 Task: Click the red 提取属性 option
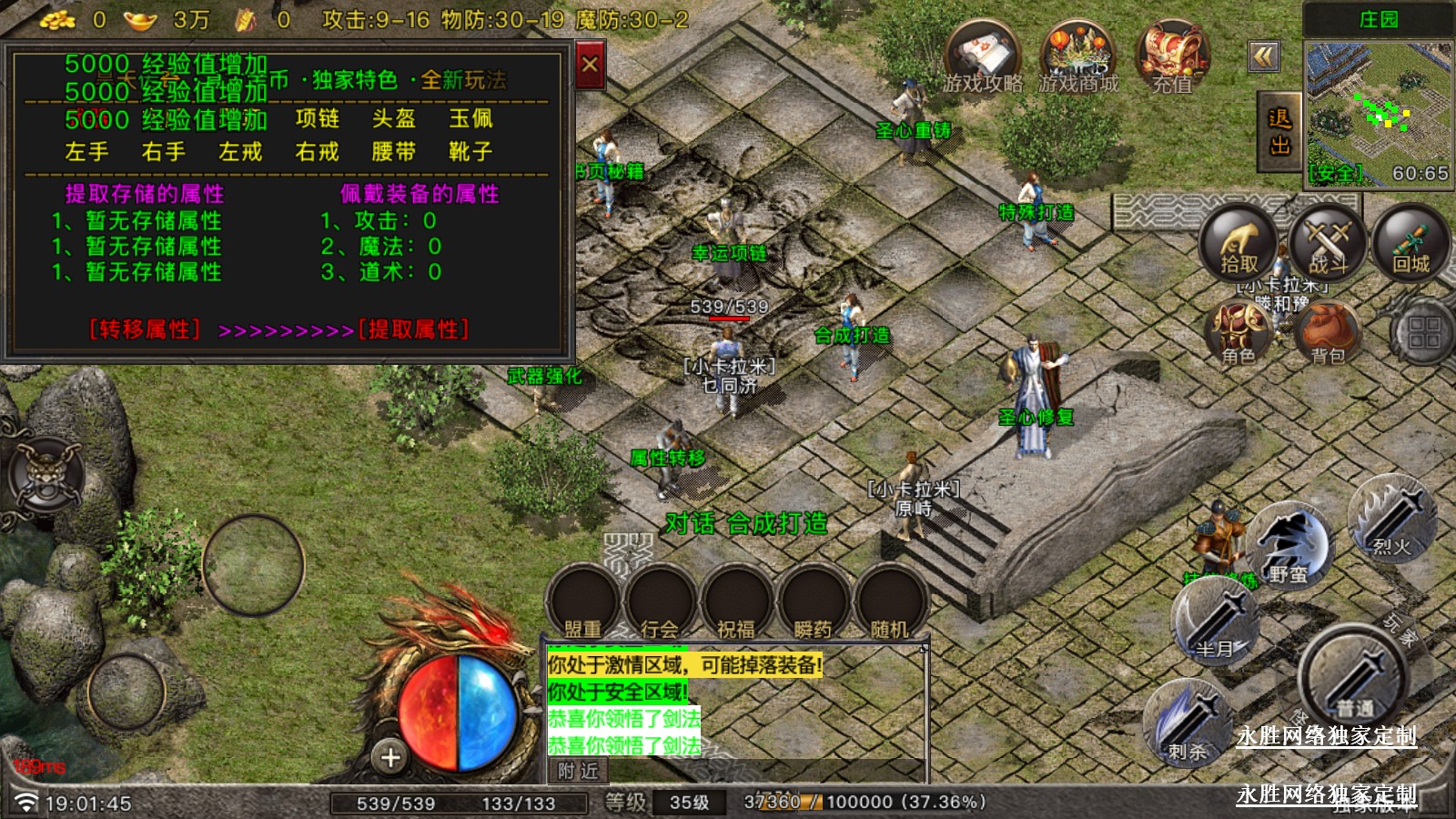pyautogui.click(x=414, y=329)
